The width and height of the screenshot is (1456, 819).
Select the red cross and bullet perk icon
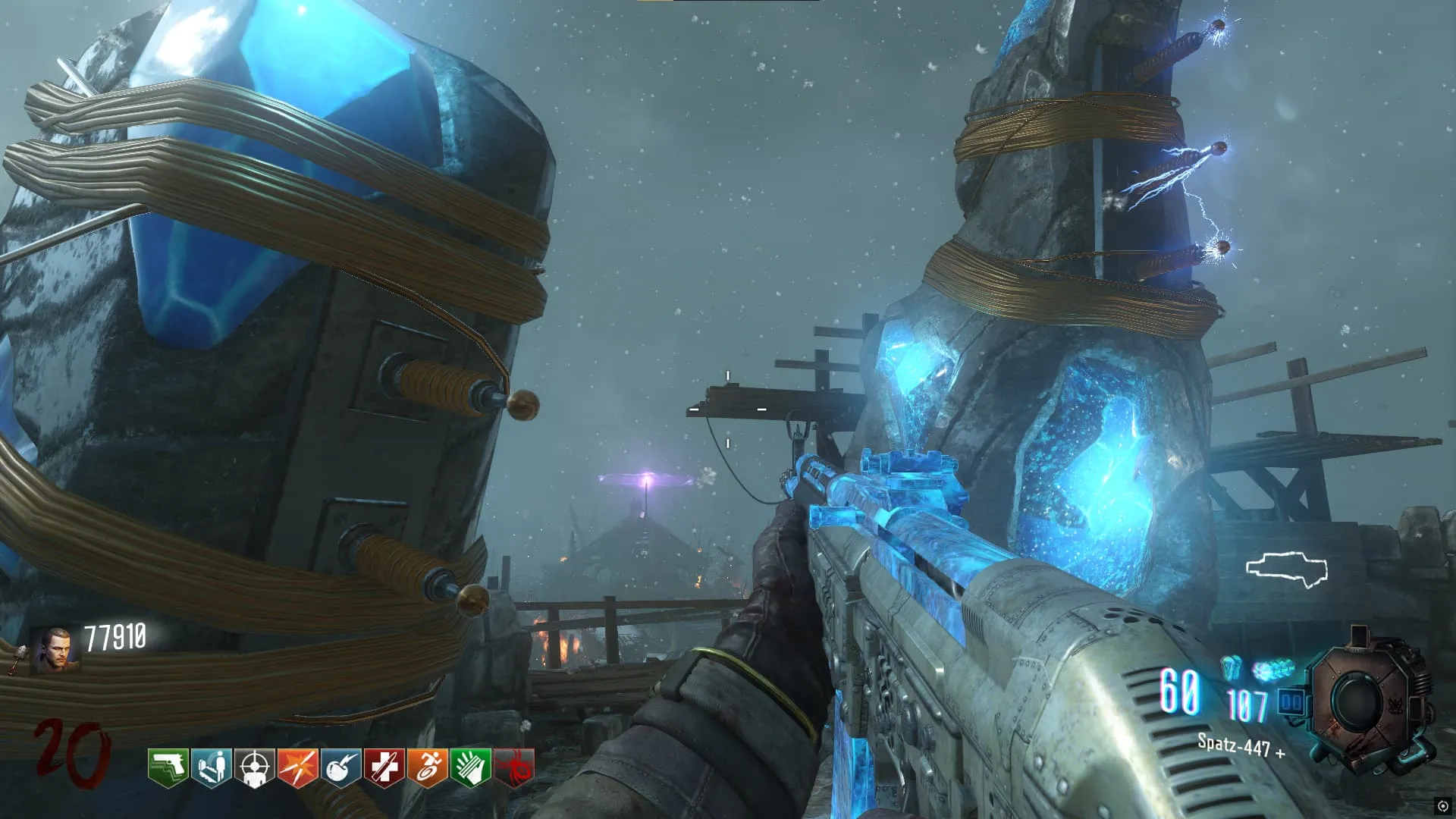click(x=384, y=768)
